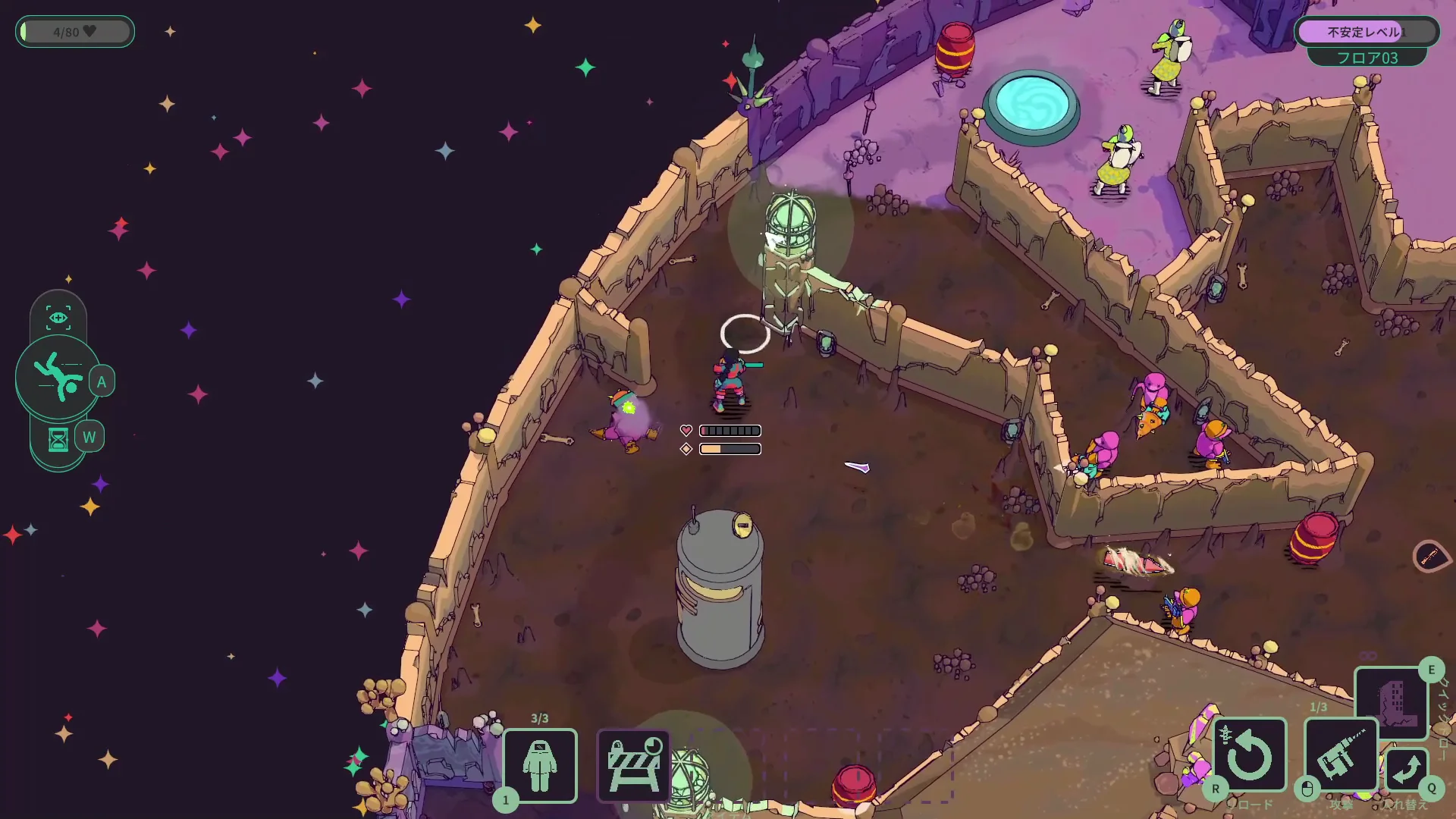Image resolution: width=1456 pixels, height=819 pixels.
Task: Select the drill gun weapon slot
Action: (x=1340, y=755)
